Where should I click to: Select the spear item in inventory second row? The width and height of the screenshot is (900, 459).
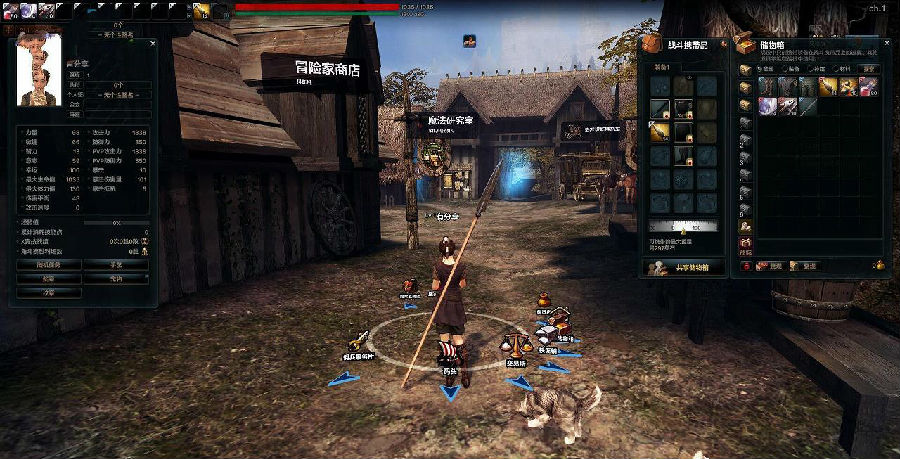[x=807, y=106]
